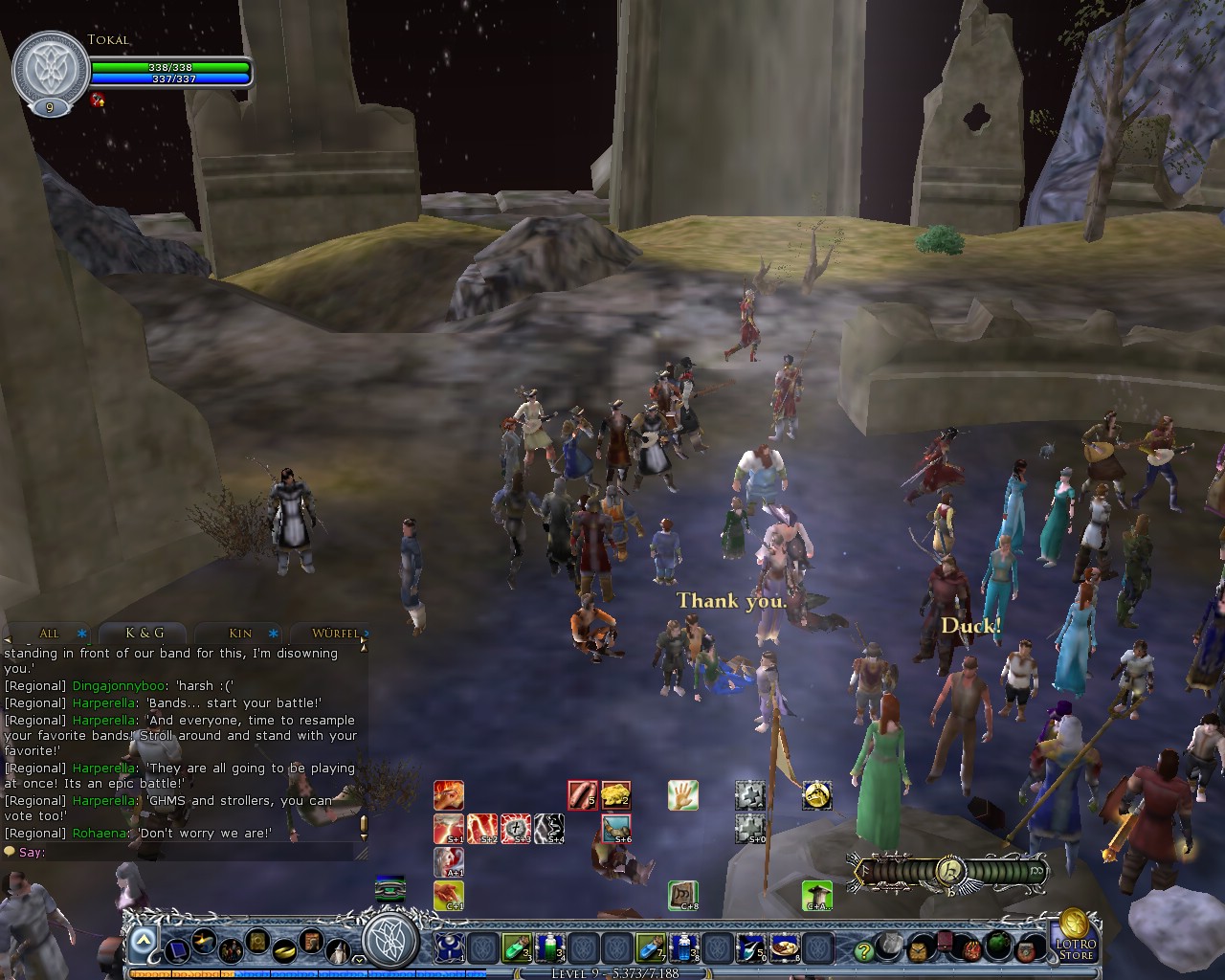Switch to the K & G chat tab
This screenshot has height=980, width=1225.
145,633
